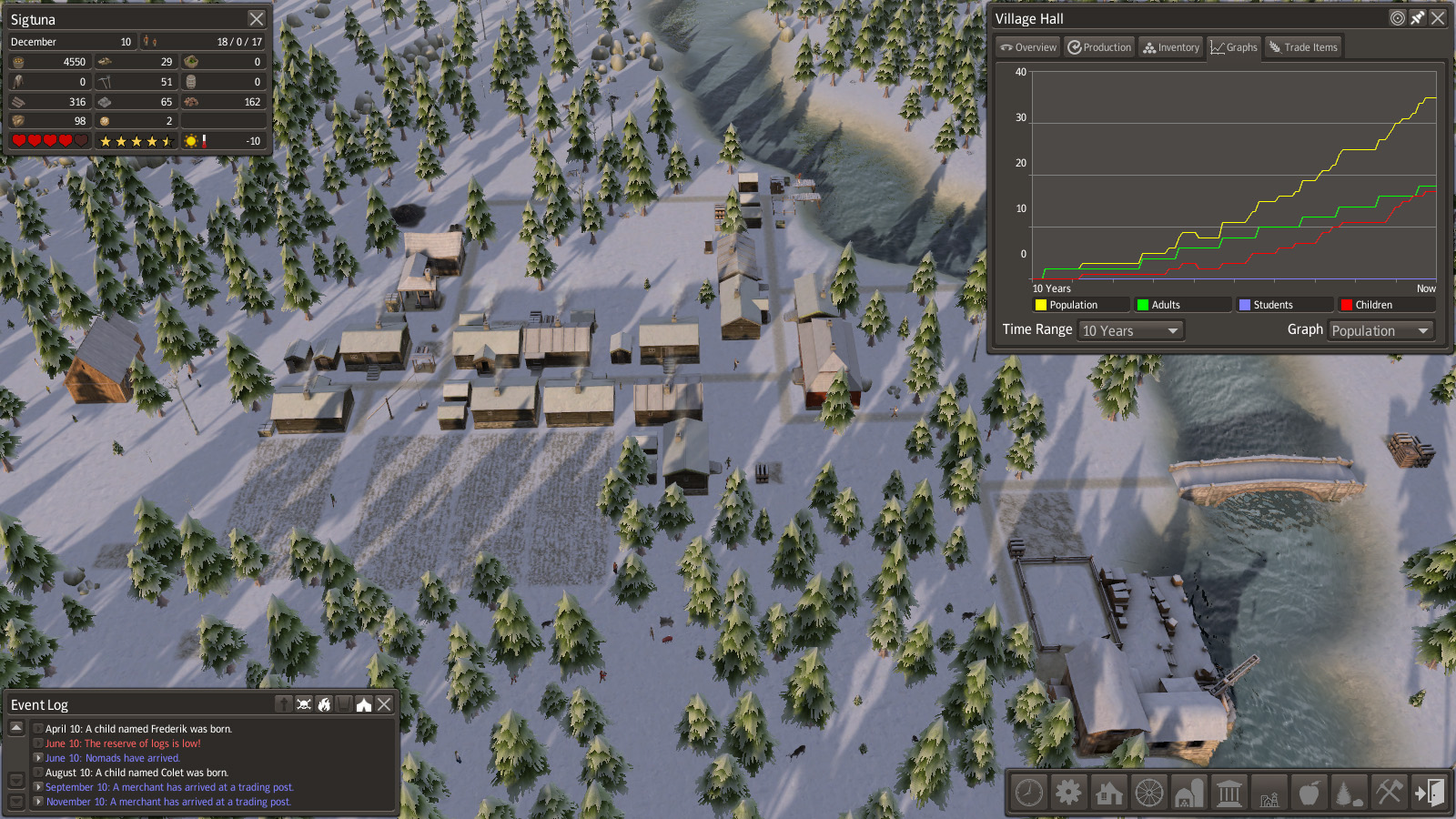Viewport: 1456px width, 819px height.
Task: Close the Village Hall window
Action: pos(1438,18)
